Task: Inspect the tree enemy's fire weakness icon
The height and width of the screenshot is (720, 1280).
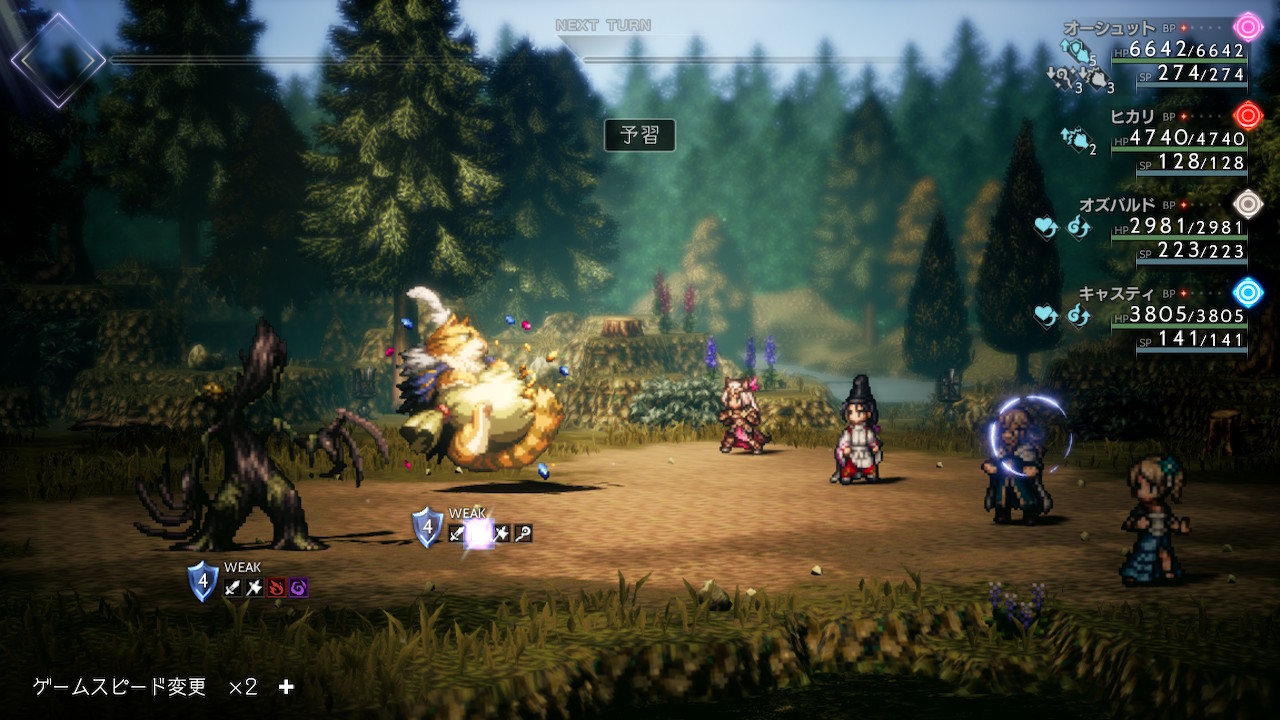Action: [277, 588]
